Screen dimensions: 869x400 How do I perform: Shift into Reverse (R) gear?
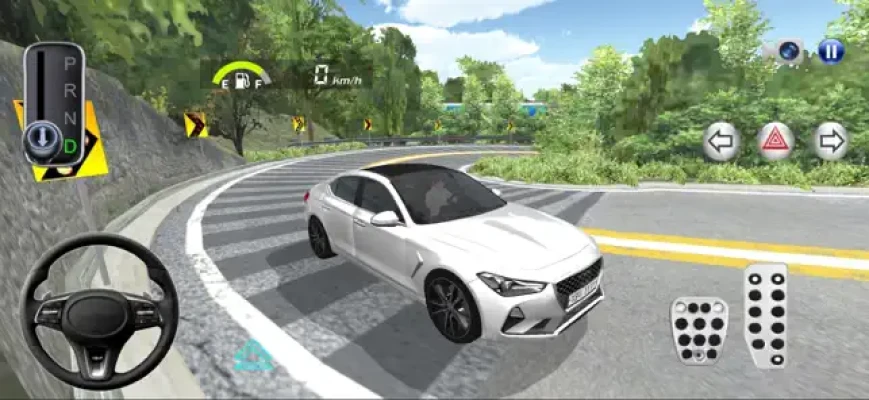coord(70,92)
